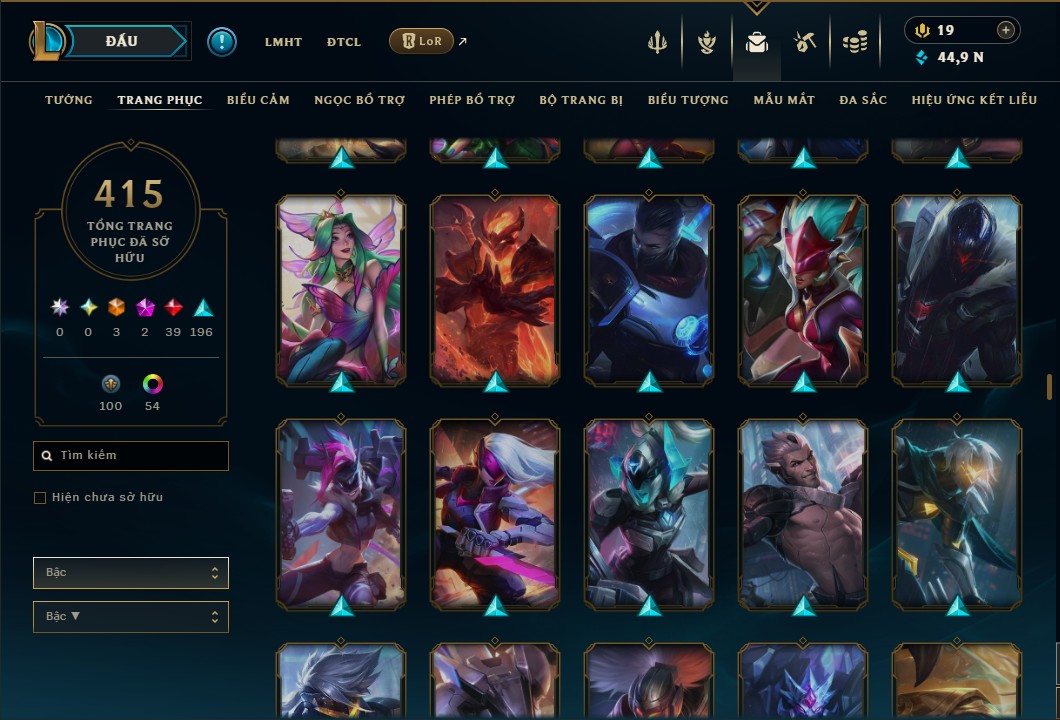Viewport: 1060px width, 720px height.
Task: Switch to the BIỂU CẢM tab
Action: point(258,100)
